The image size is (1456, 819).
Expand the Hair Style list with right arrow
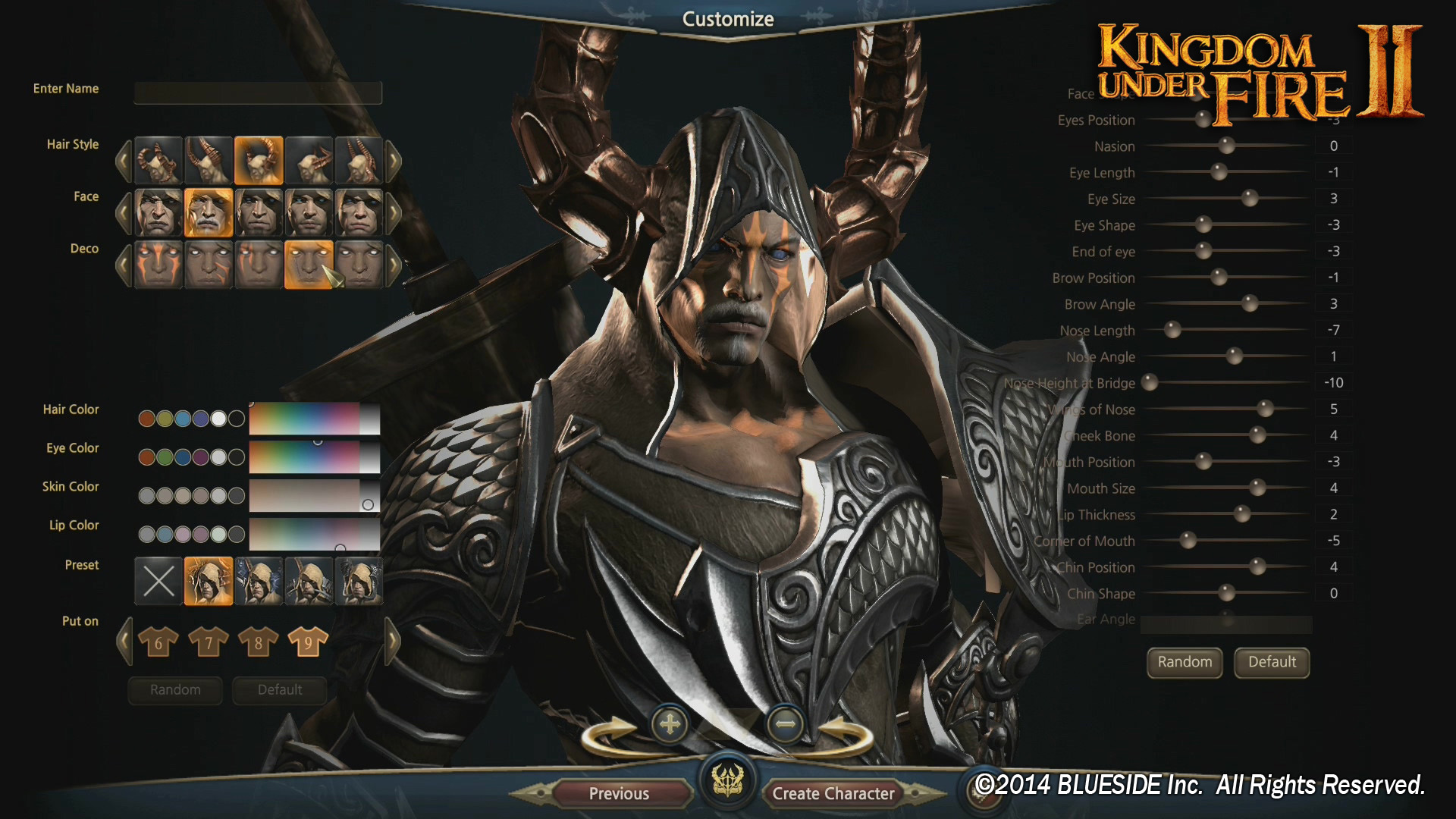(394, 160)
